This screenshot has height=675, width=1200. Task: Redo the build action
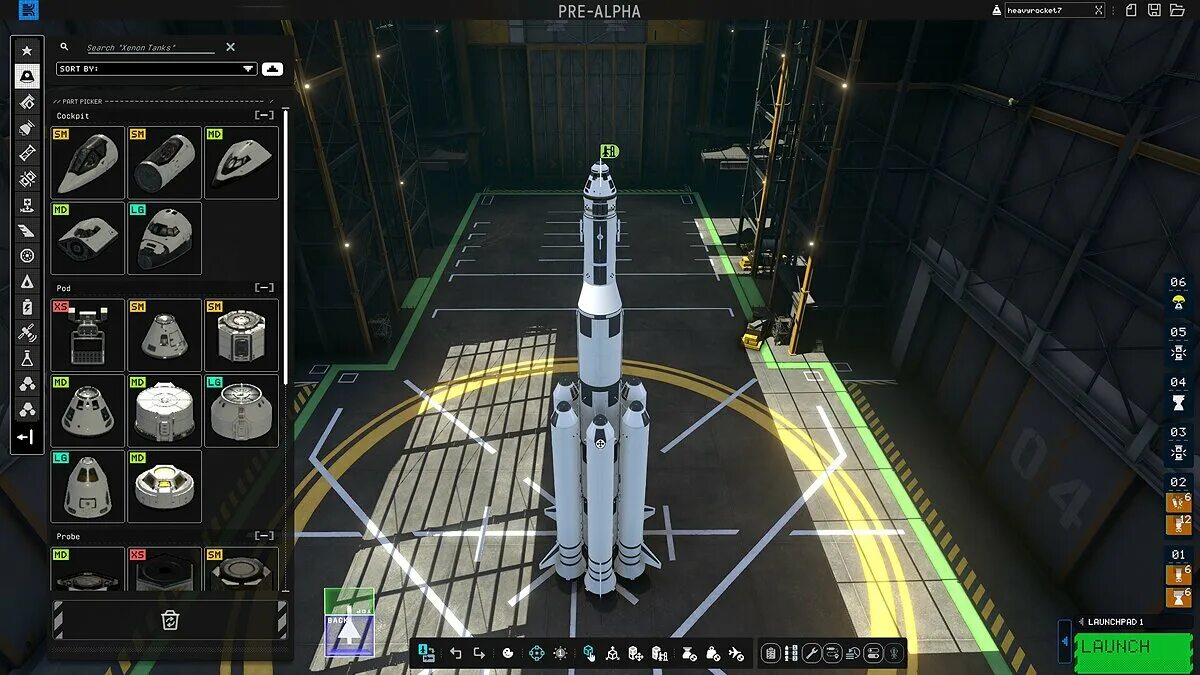point(479,653)
